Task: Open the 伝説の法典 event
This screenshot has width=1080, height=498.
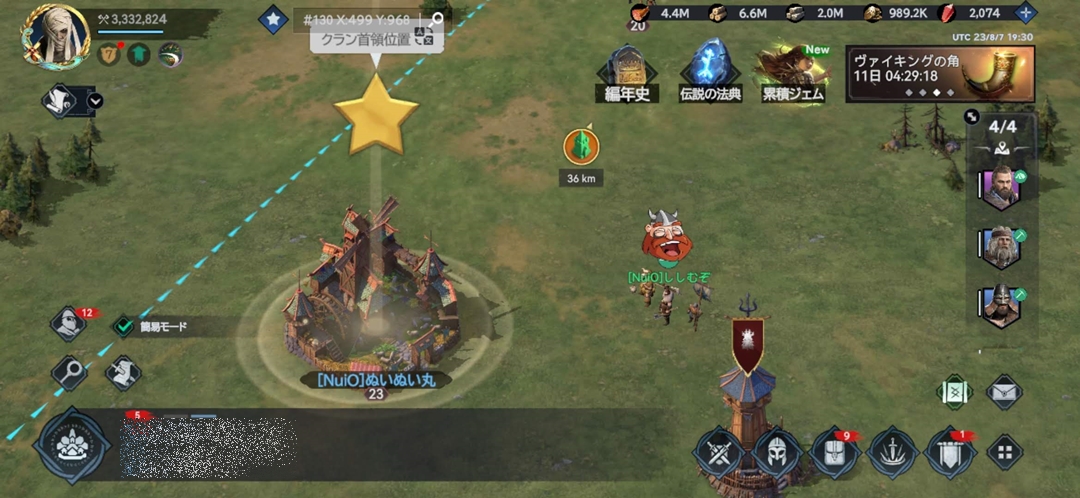Action: pos(710,72)
